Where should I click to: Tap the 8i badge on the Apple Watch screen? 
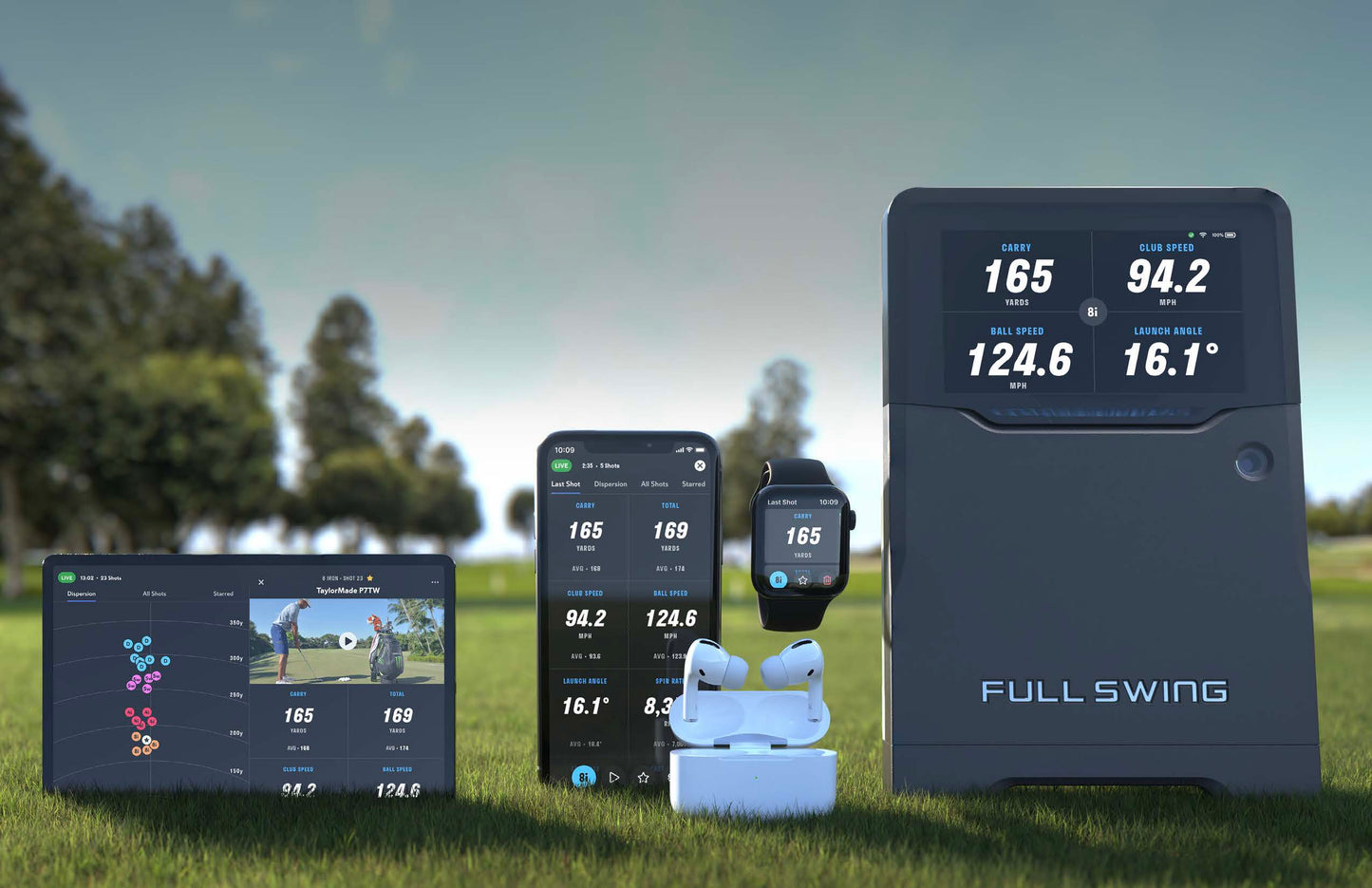779,578
